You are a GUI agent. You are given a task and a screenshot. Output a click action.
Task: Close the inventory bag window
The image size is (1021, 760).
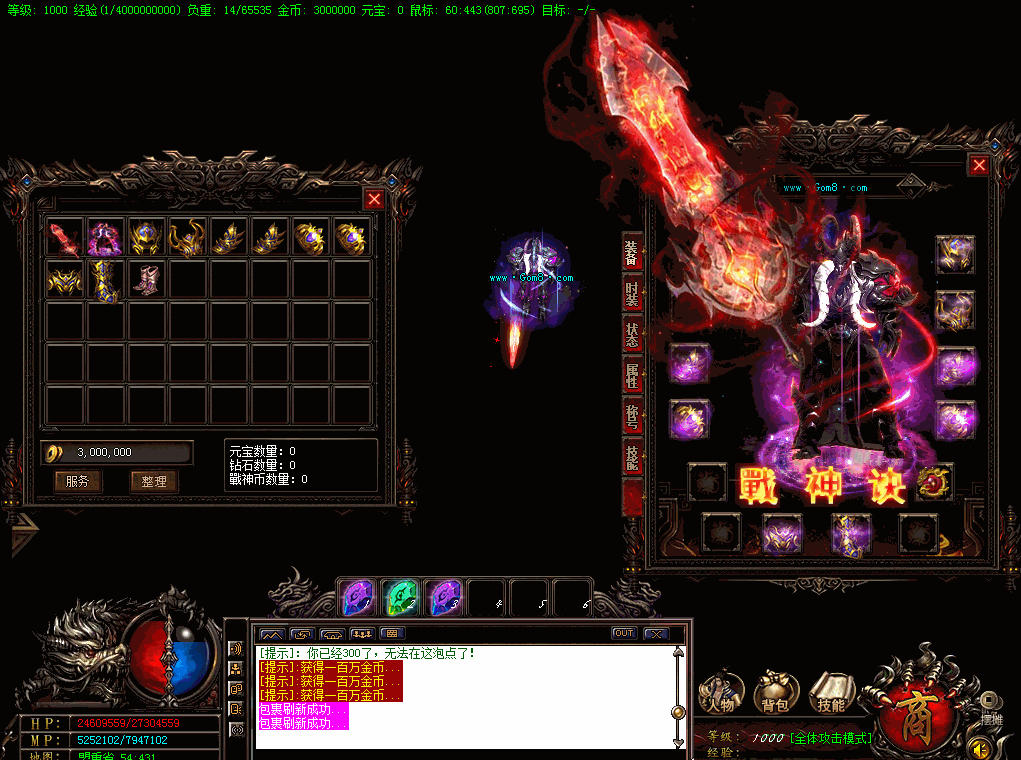(x=374, y=199)
